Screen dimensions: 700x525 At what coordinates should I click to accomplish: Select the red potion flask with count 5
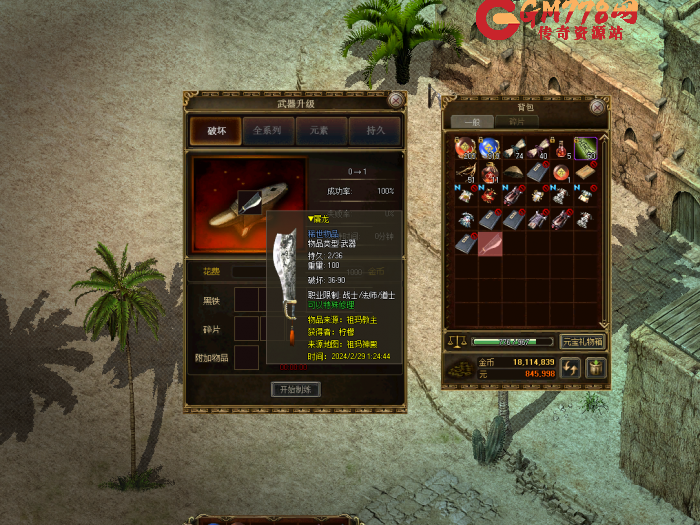[x=561, y=149]
